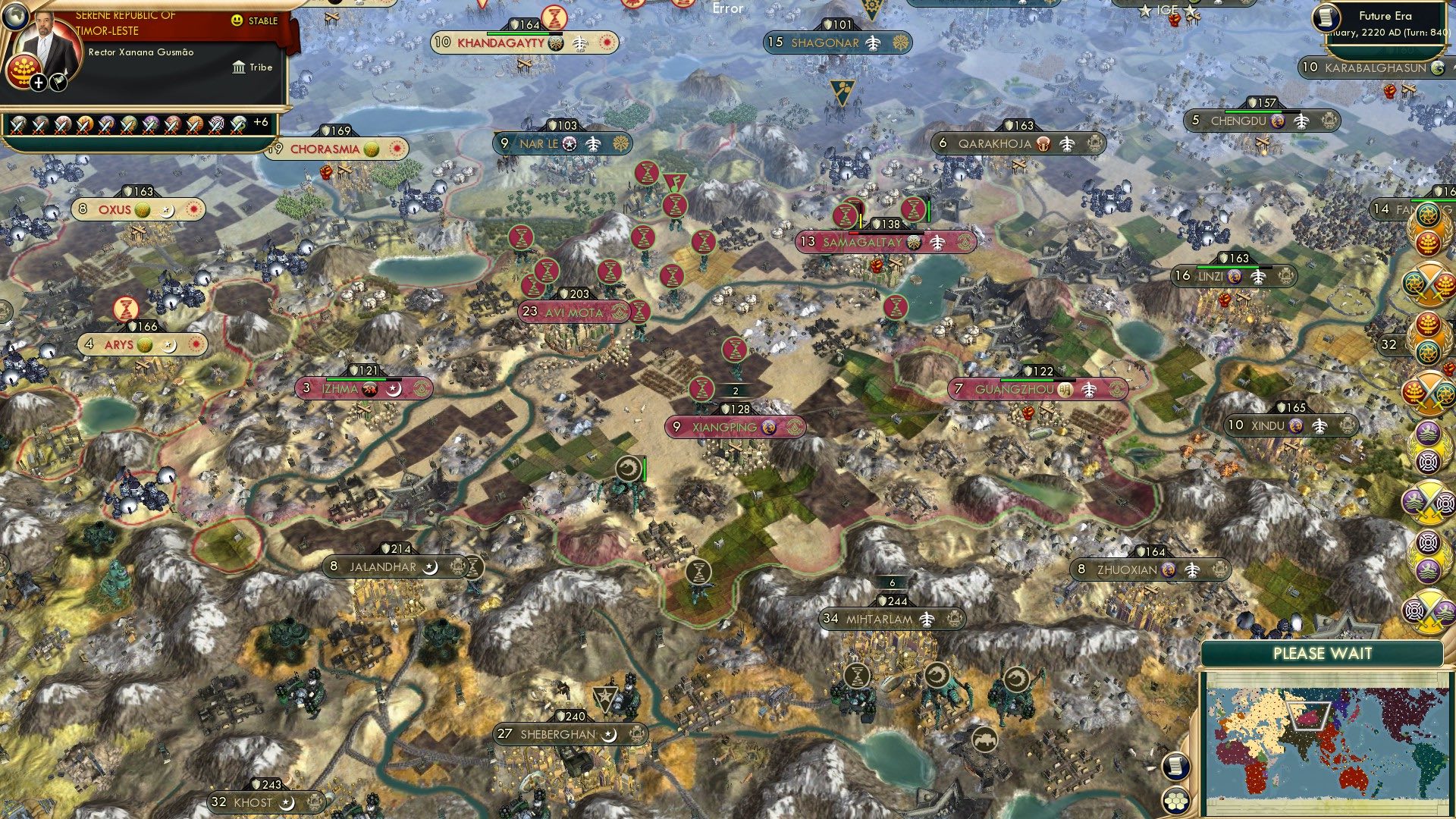This screenshot has height=819, width=1456.
Task: Expand the leader panel using the plus icon
Action: point(38,83)
